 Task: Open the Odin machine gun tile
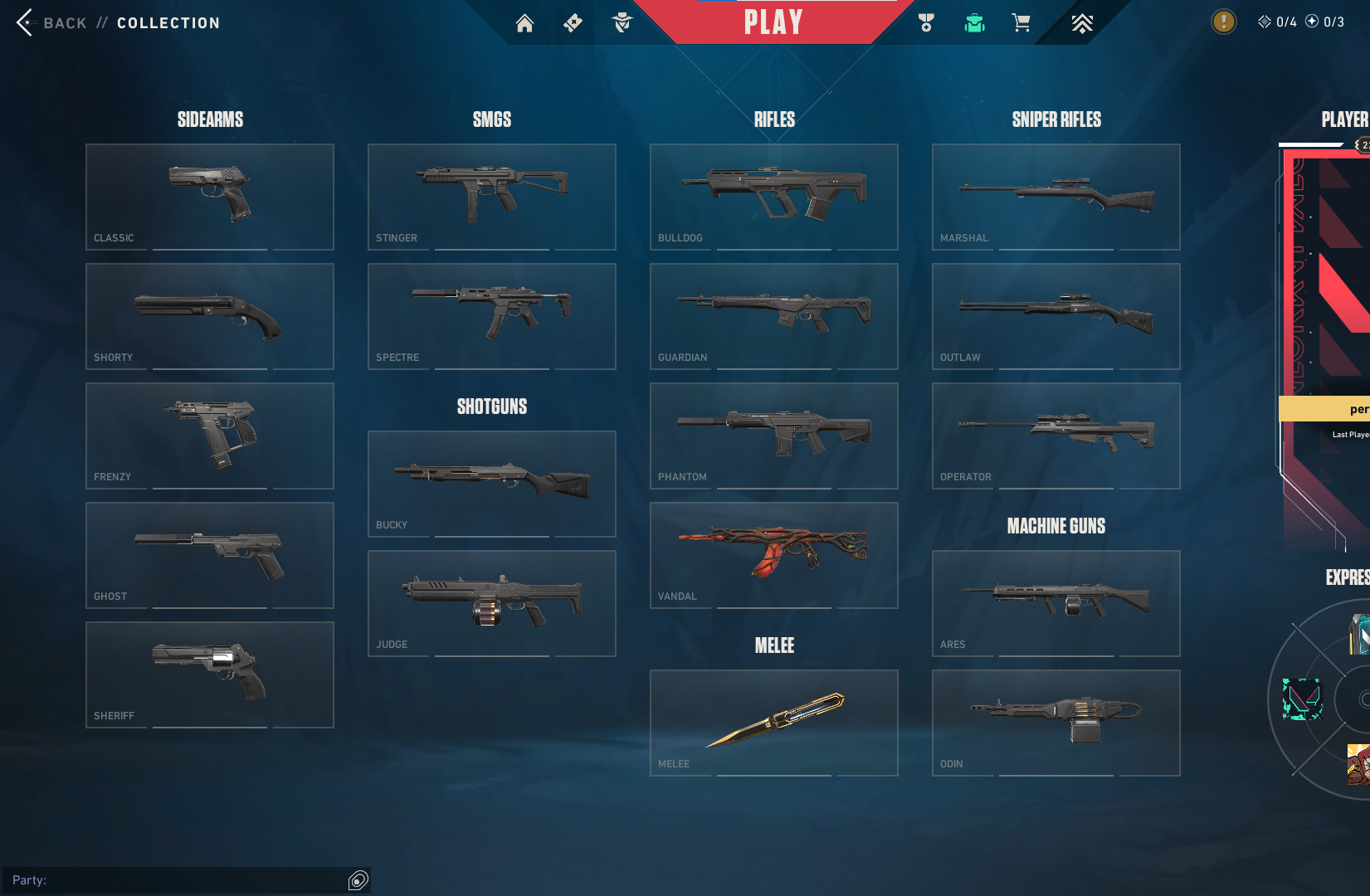coord(1056,723)
